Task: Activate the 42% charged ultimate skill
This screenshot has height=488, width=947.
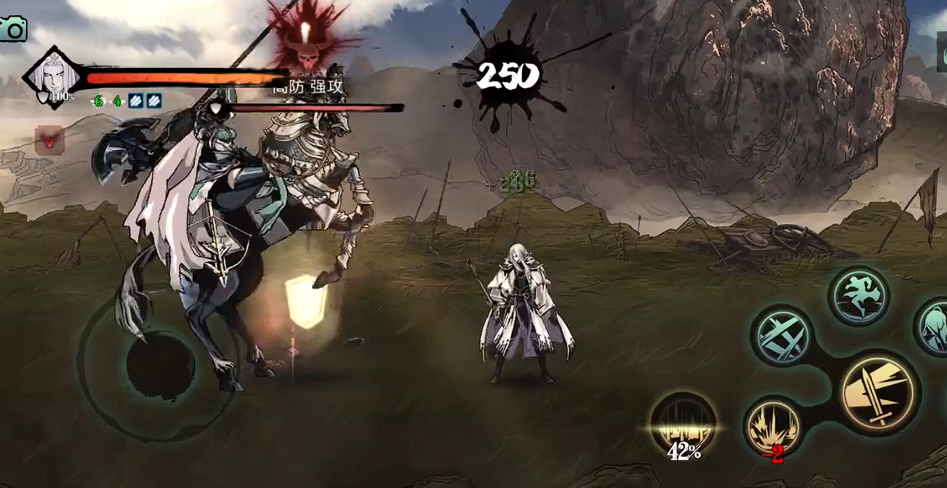Action: 684,424
